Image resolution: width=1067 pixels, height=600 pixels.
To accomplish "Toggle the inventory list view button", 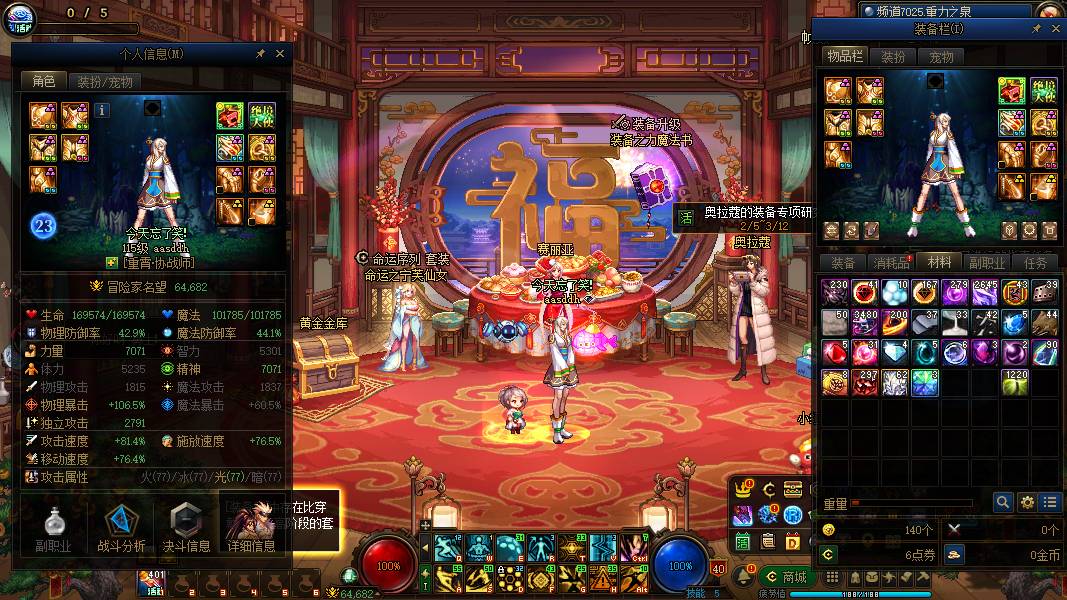I will pos(1049,502).
